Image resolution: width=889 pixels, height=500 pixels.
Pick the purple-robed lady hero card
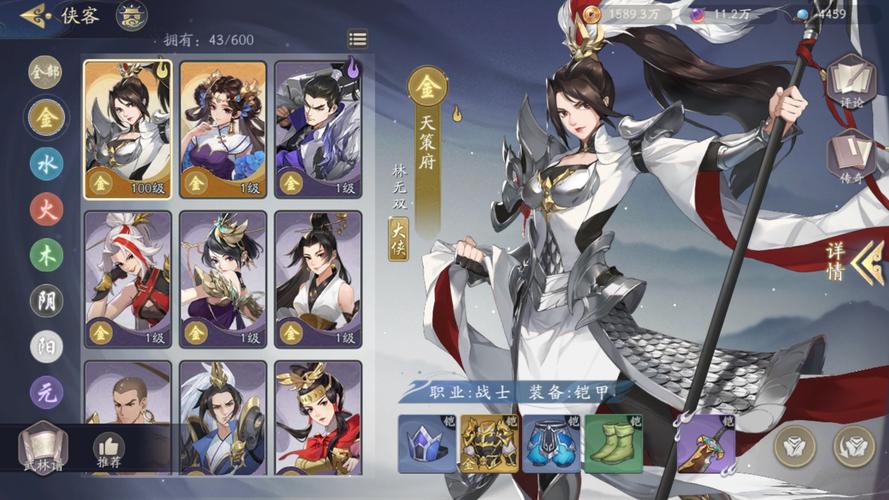click(223, 129)
